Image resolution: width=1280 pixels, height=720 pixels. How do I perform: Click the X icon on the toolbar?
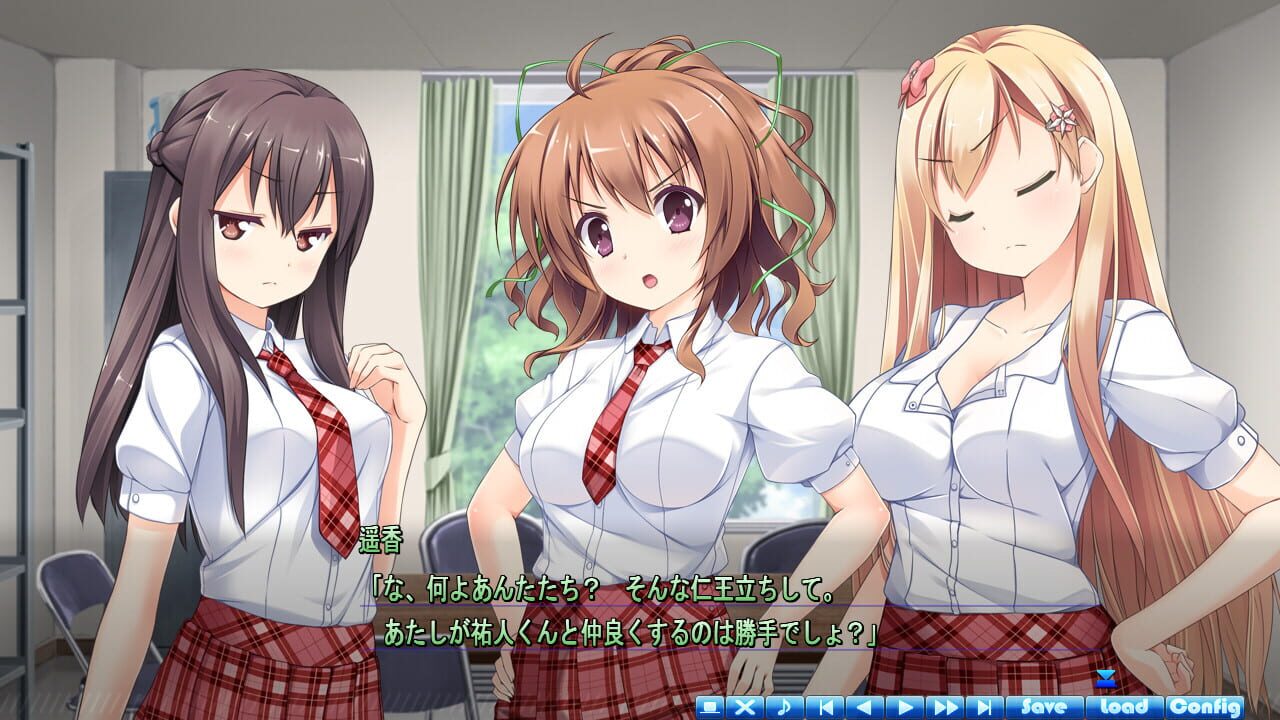(745, 707)
